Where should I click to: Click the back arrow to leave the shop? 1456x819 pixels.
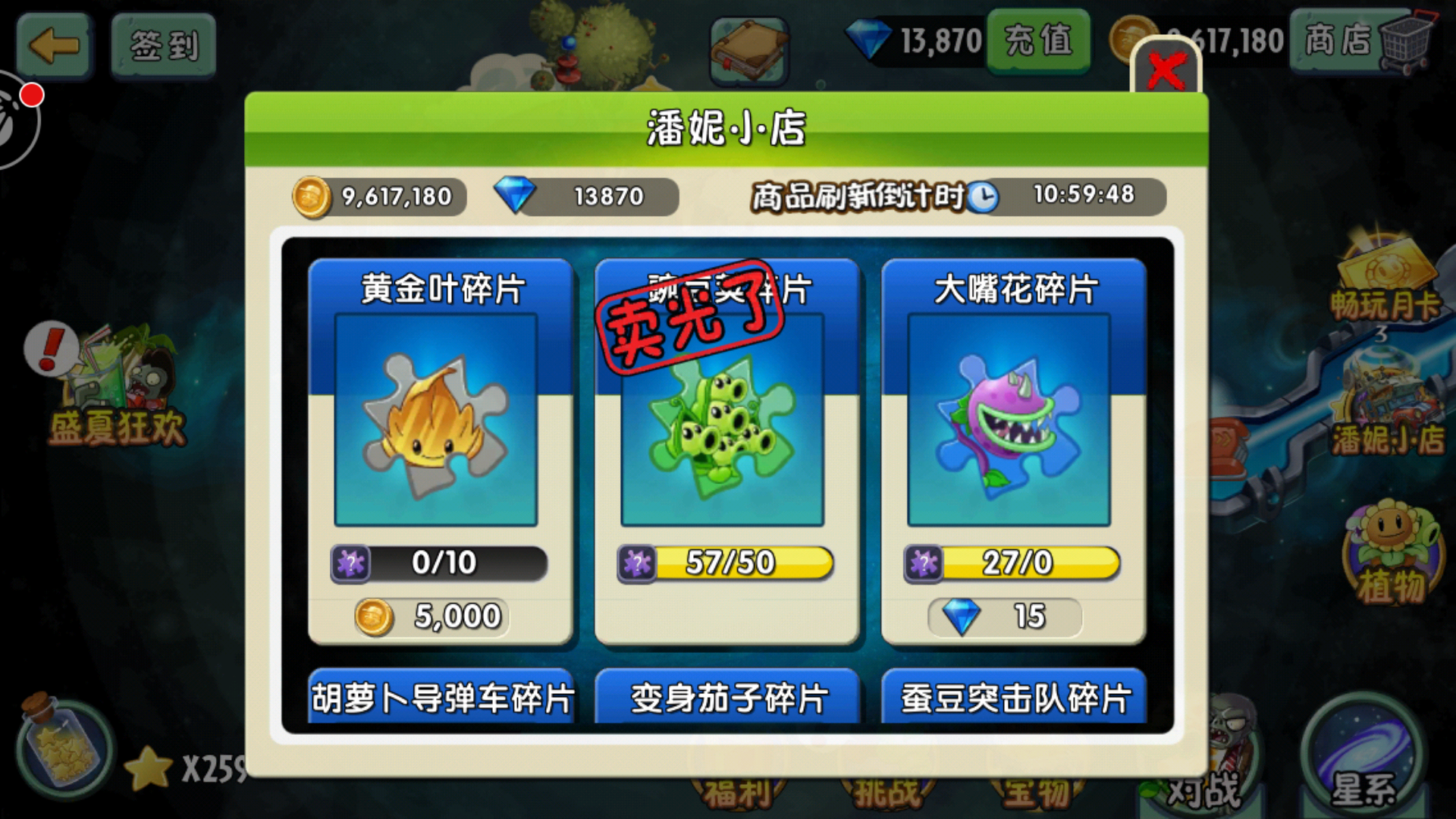click(53, 45)
